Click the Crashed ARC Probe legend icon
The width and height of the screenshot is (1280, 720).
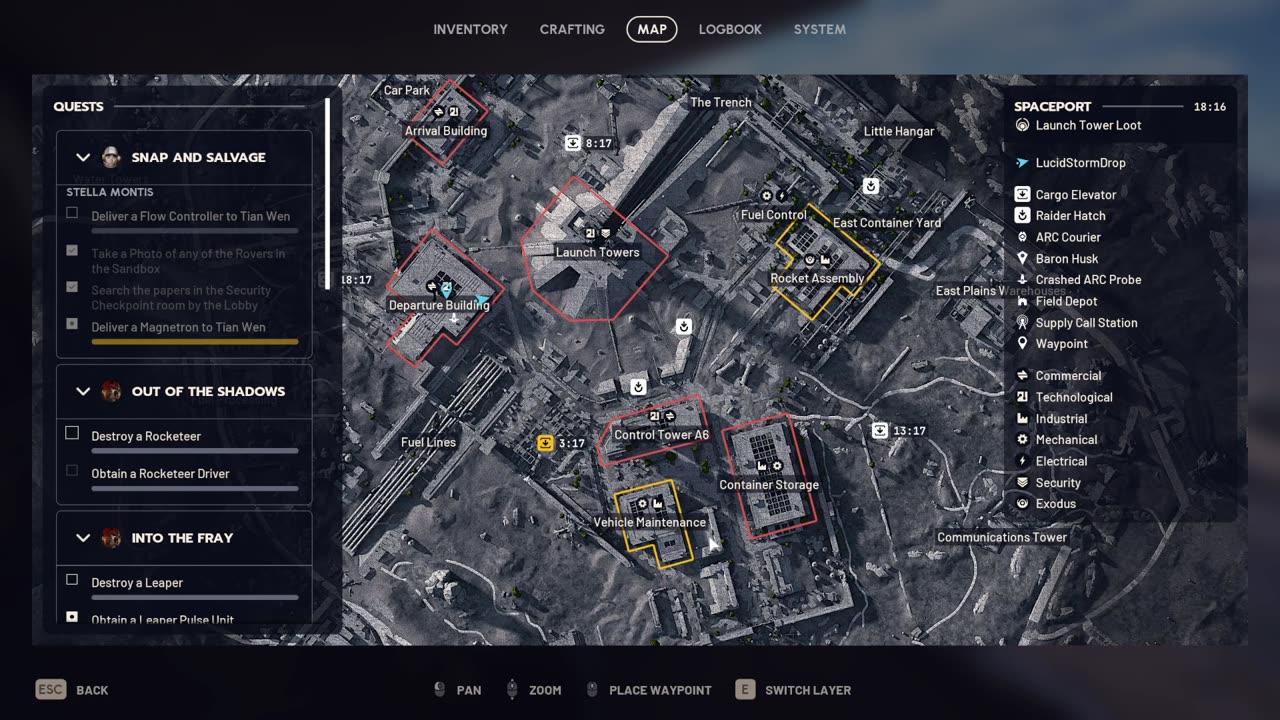click(1022, 279)
